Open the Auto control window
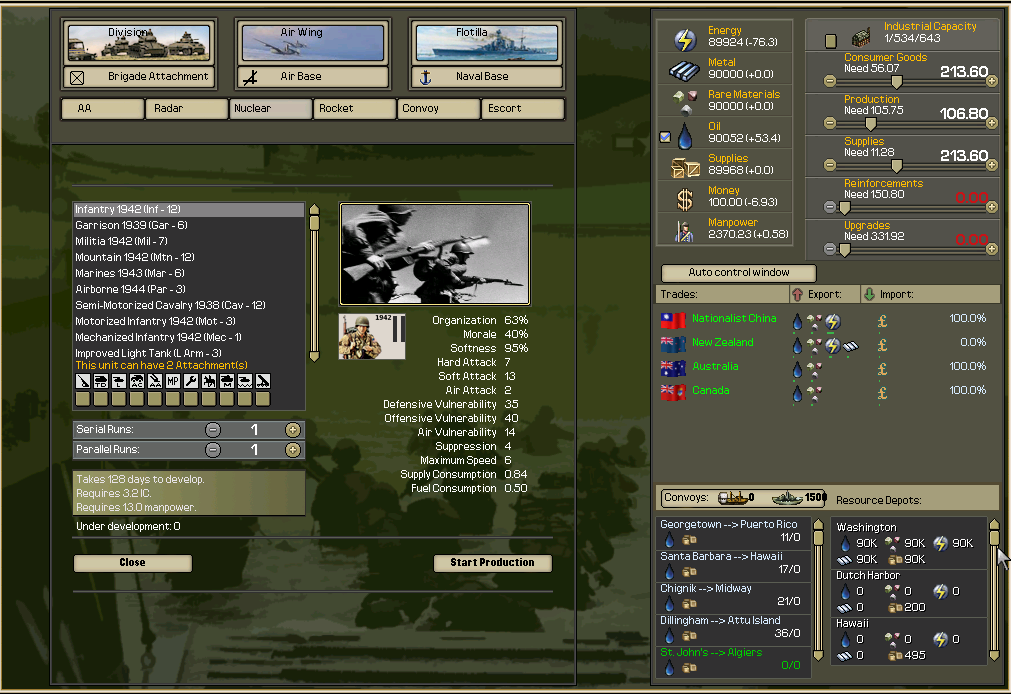The width and height of the screenshot is (1011, 694). 738,273
